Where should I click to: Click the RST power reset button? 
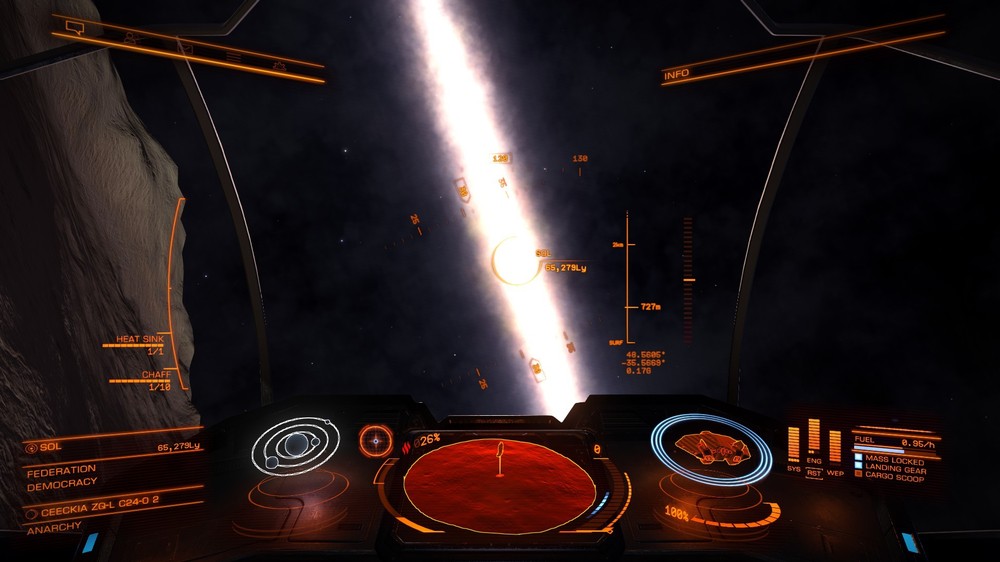coord(814,472)
